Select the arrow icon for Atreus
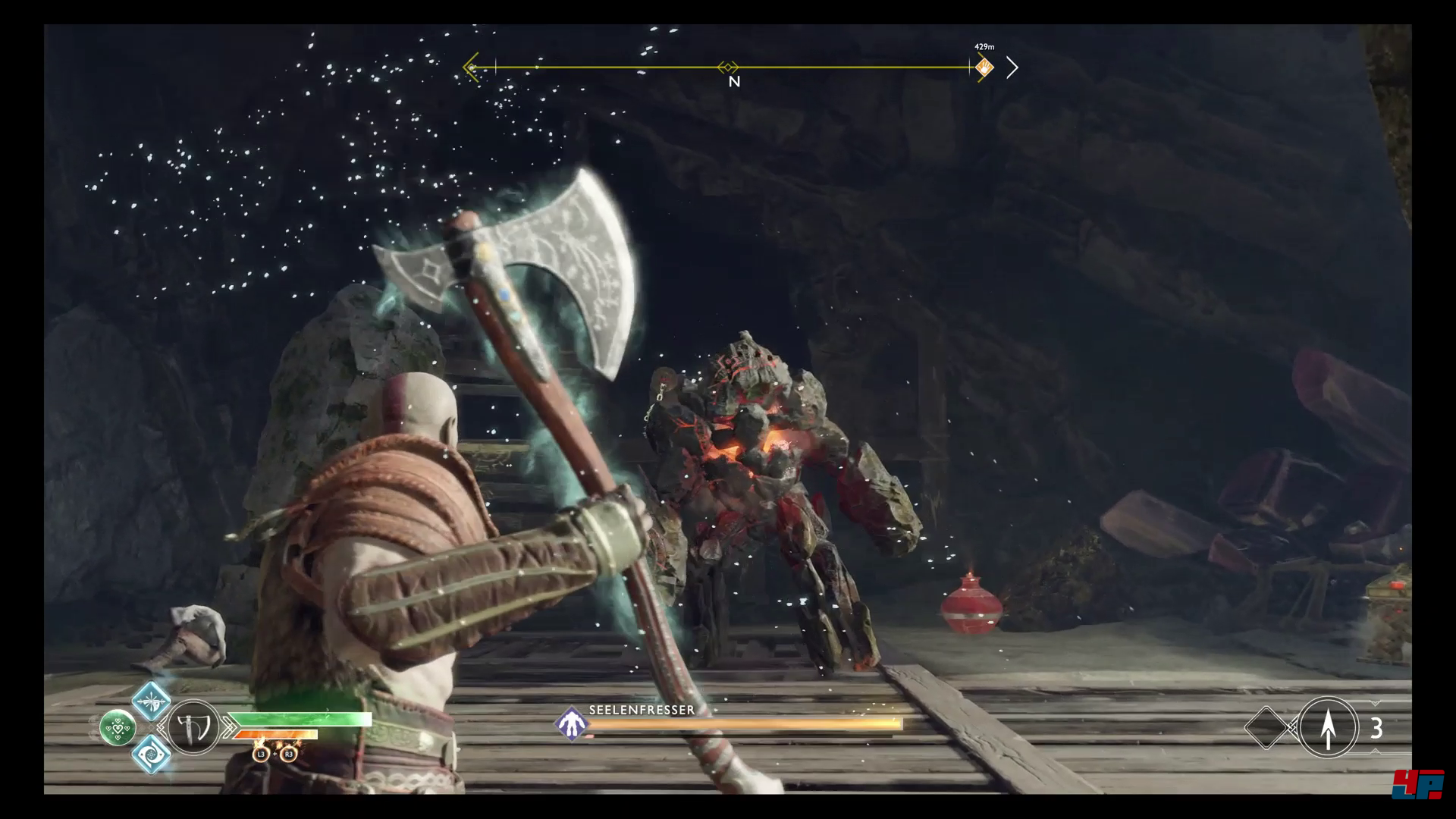 [1328, 727]
